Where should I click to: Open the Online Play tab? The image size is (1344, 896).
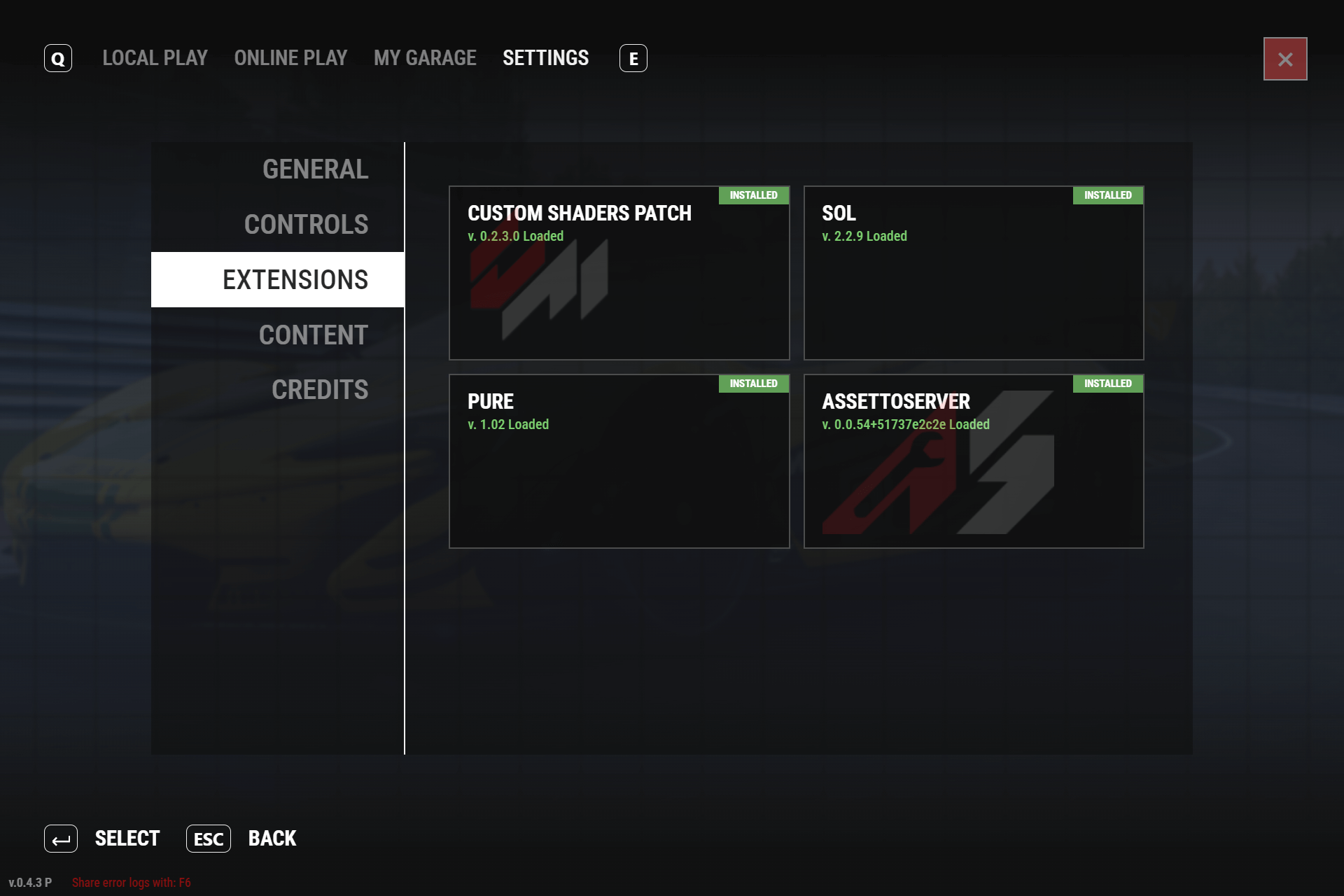[290, 58]
